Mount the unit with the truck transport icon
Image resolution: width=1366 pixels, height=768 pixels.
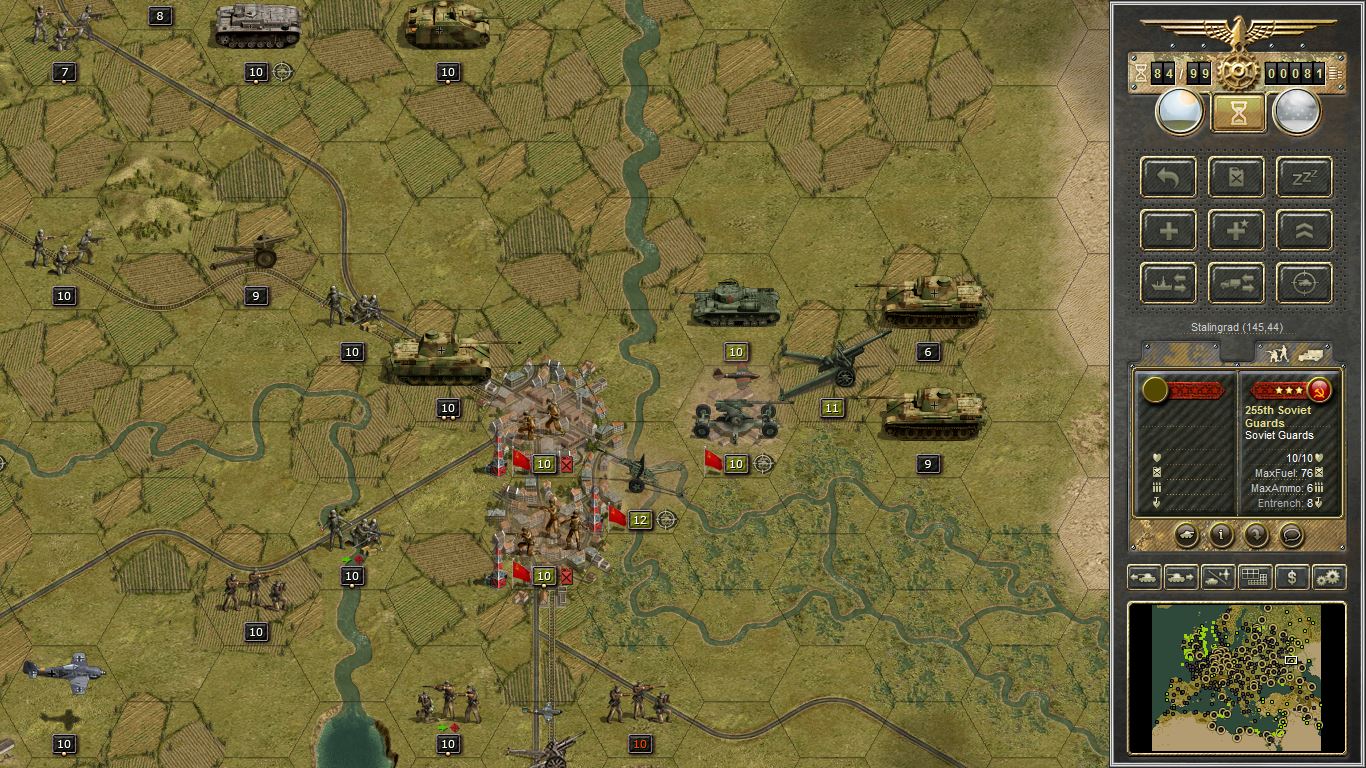point(1236,283)
